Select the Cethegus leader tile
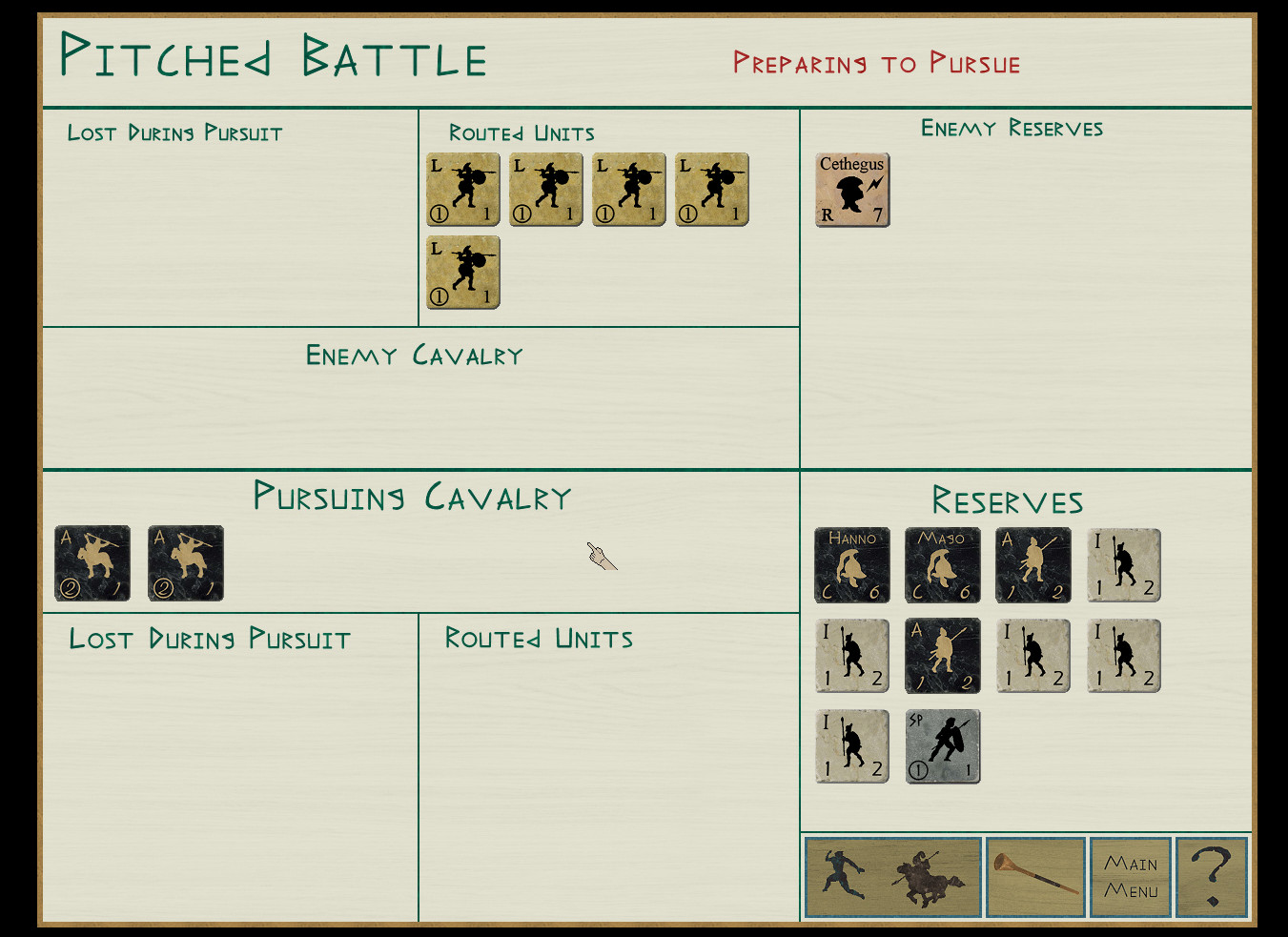The height and width of the screenshot is (937, 1288). pyautogui.click(x=852, y=190)
